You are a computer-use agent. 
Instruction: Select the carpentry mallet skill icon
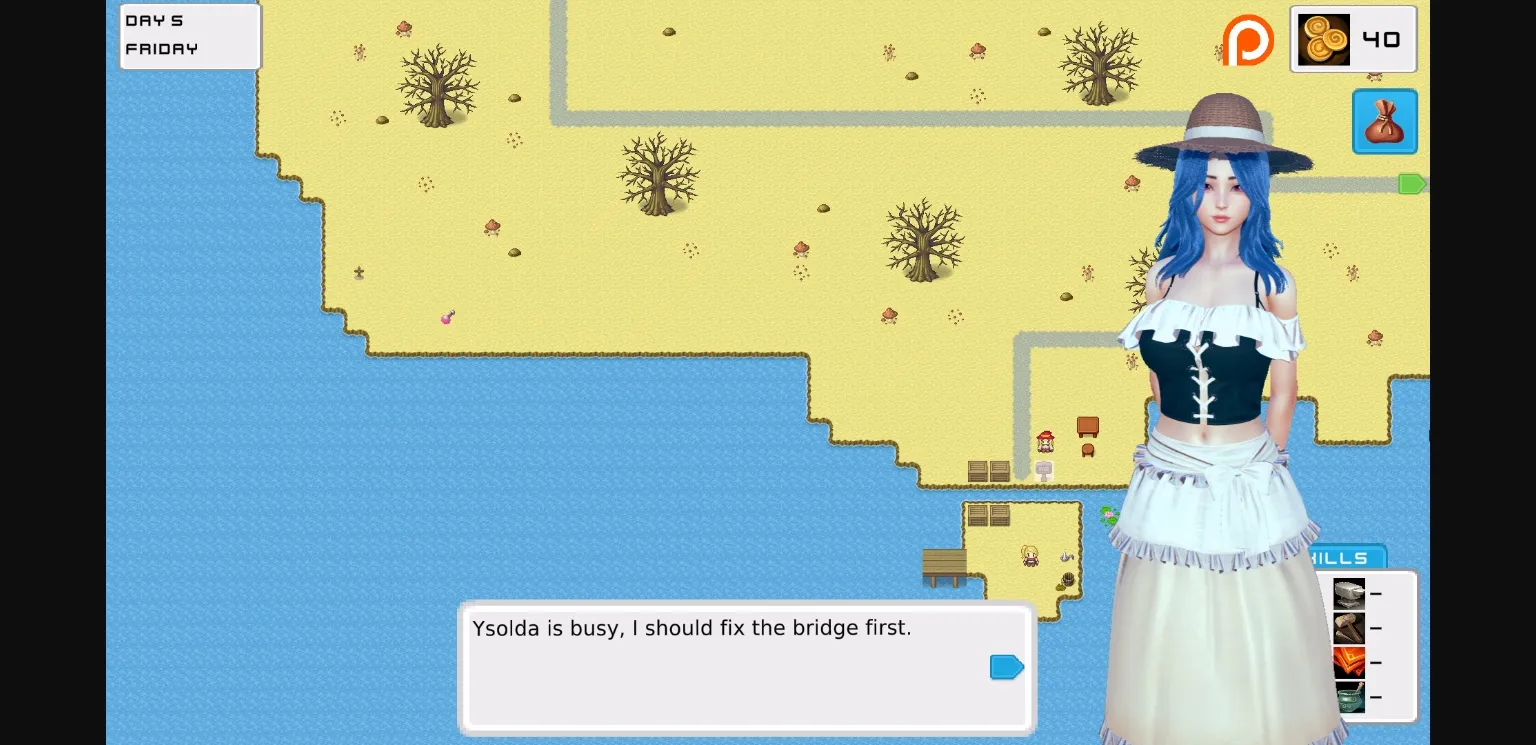click(1349, 628)
